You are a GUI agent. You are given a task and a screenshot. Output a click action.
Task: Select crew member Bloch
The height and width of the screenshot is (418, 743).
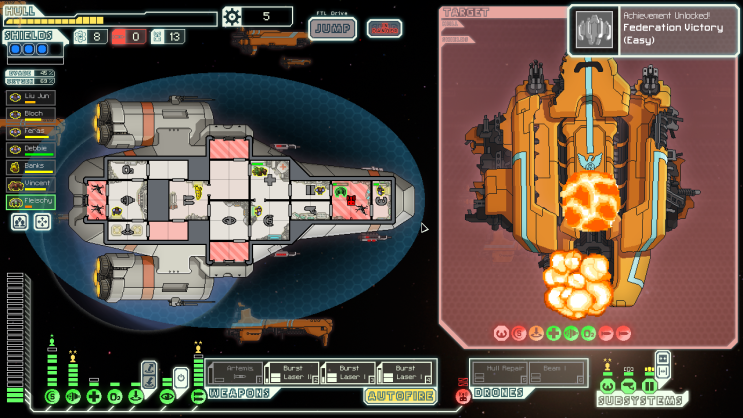(x=32, y=114)
